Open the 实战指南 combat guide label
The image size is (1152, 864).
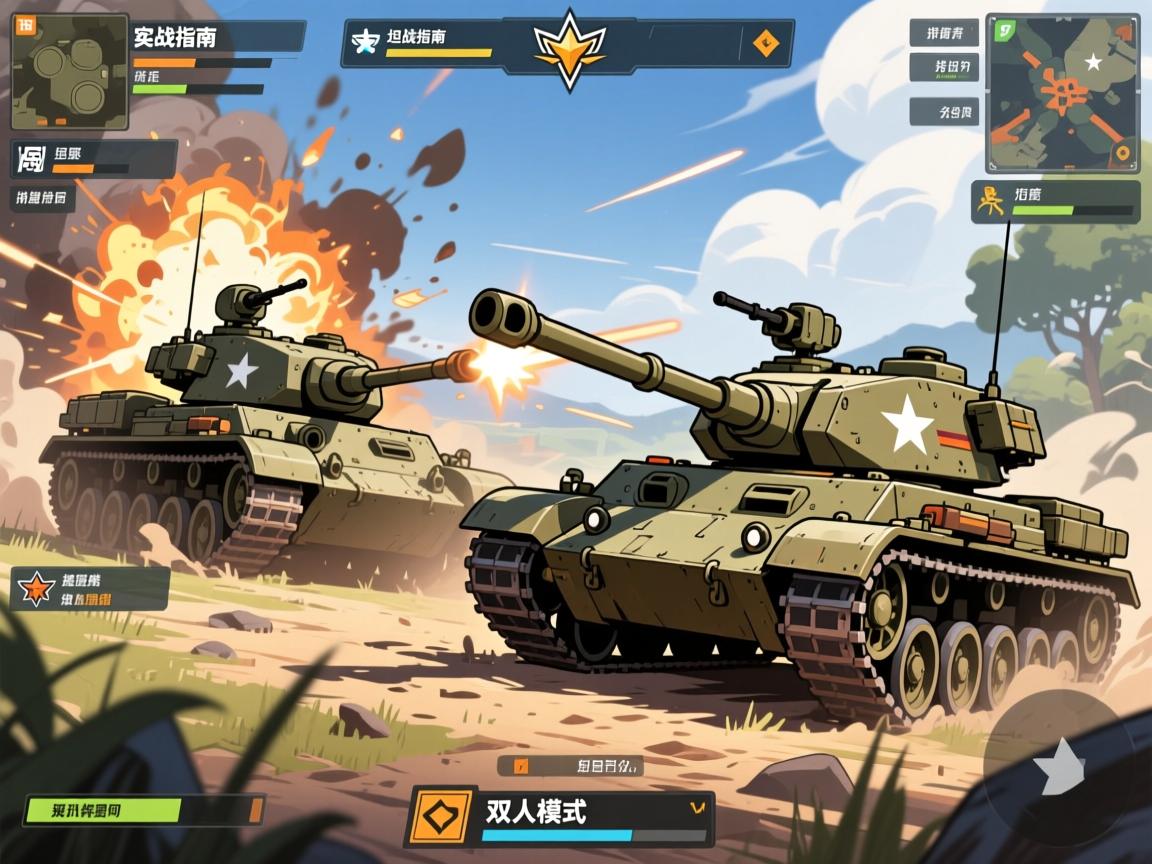[174, 37]
